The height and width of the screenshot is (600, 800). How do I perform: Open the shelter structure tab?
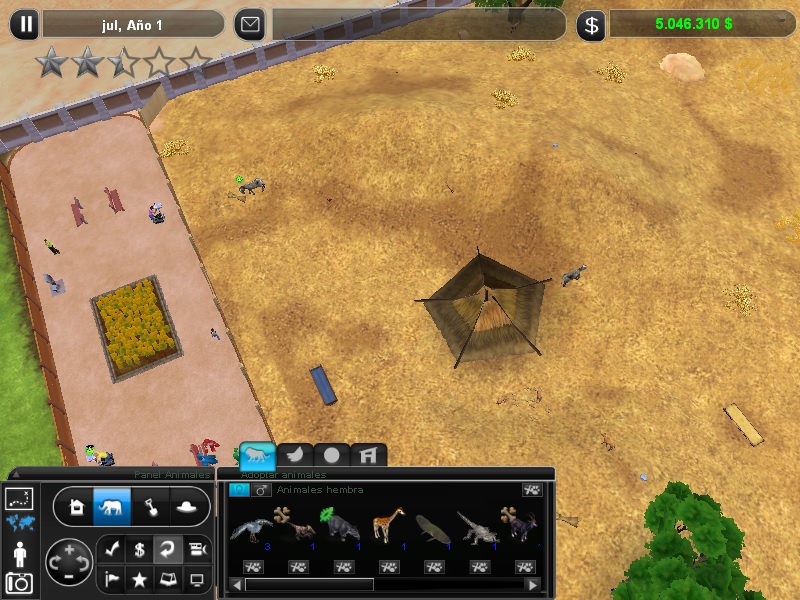click(368, 455)
